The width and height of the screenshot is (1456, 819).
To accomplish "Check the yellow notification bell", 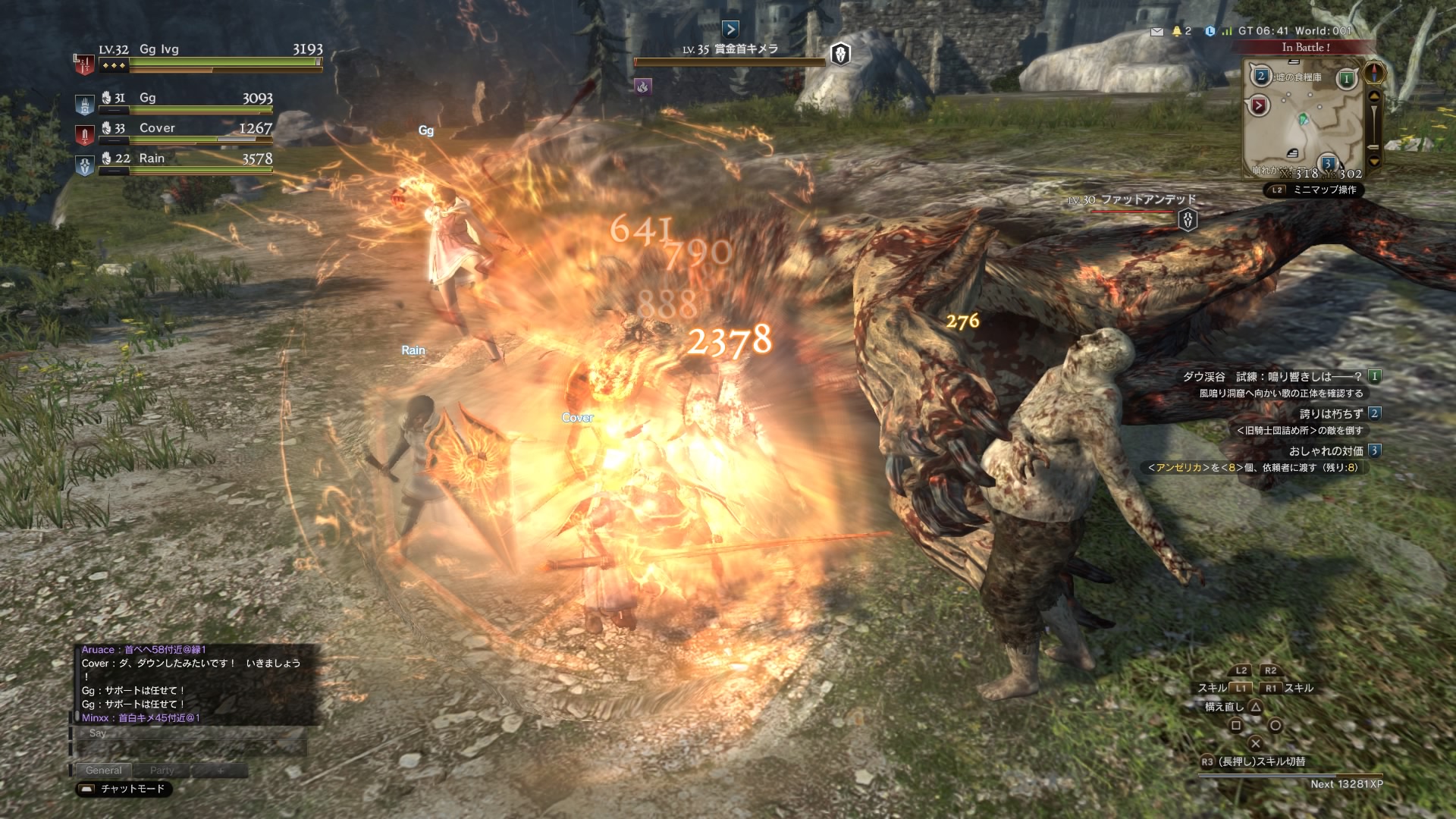I will pos(1177,31).
